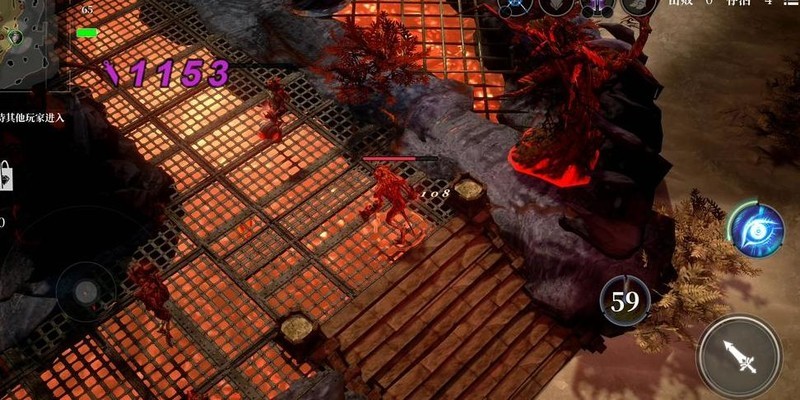Tap the lock icon on the left edge
This screenshot has width=800, height=400.
(x=5, y=177)
